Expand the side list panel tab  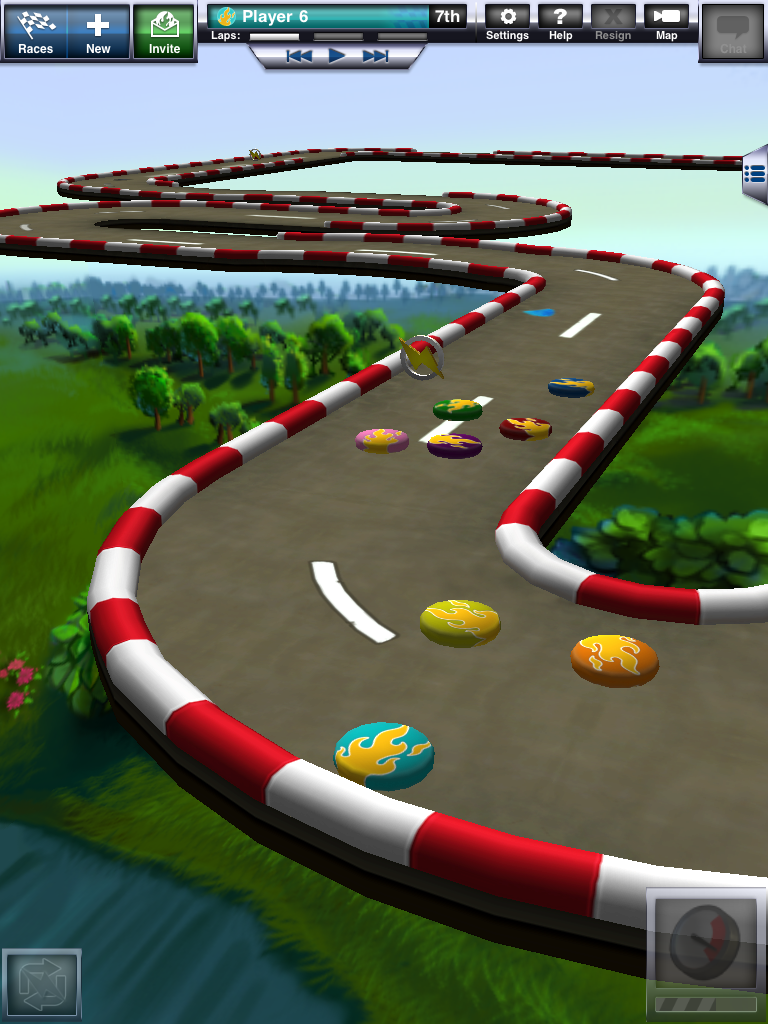[755, 177]
